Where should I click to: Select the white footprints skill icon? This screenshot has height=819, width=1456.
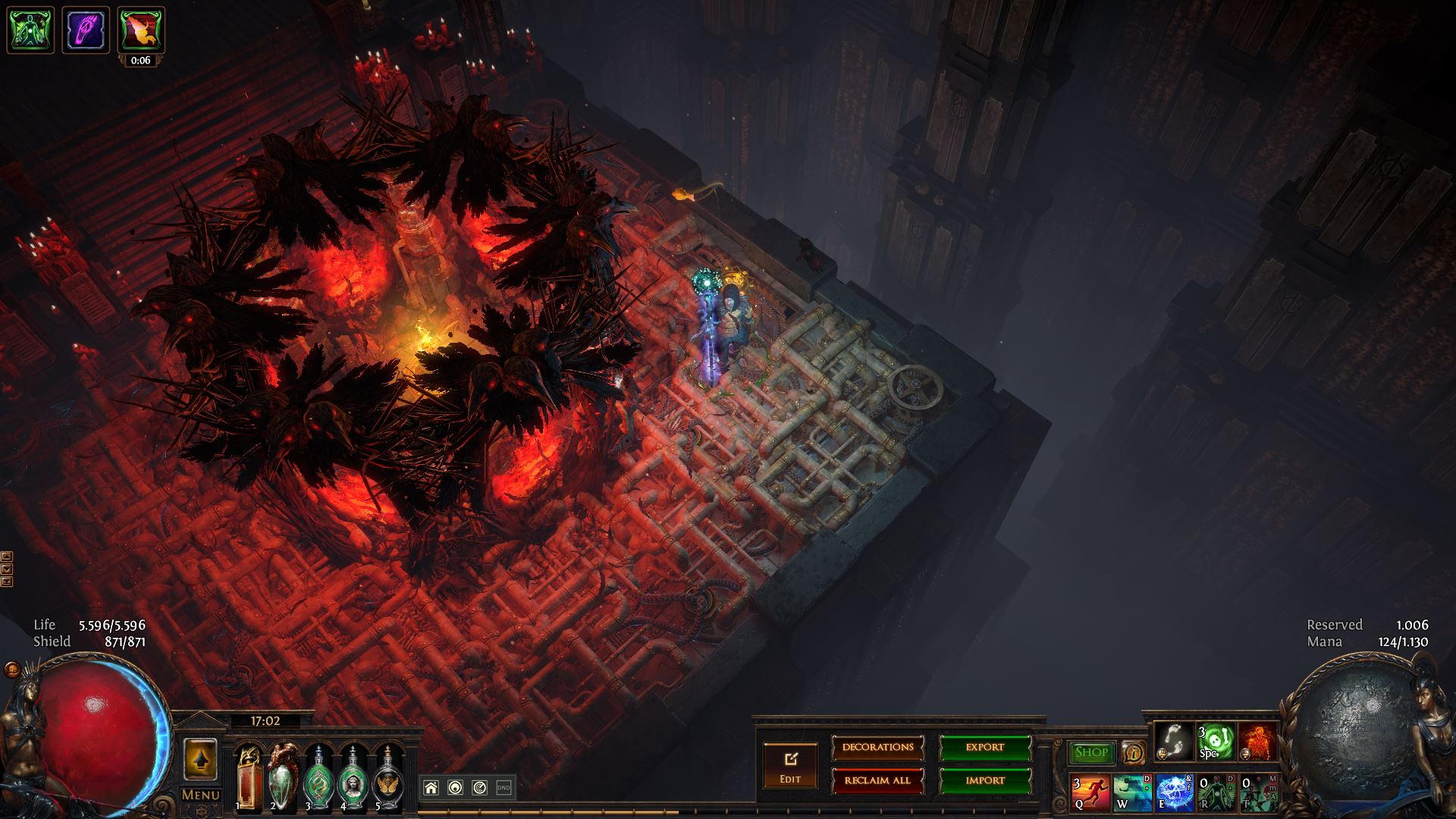1174,740
